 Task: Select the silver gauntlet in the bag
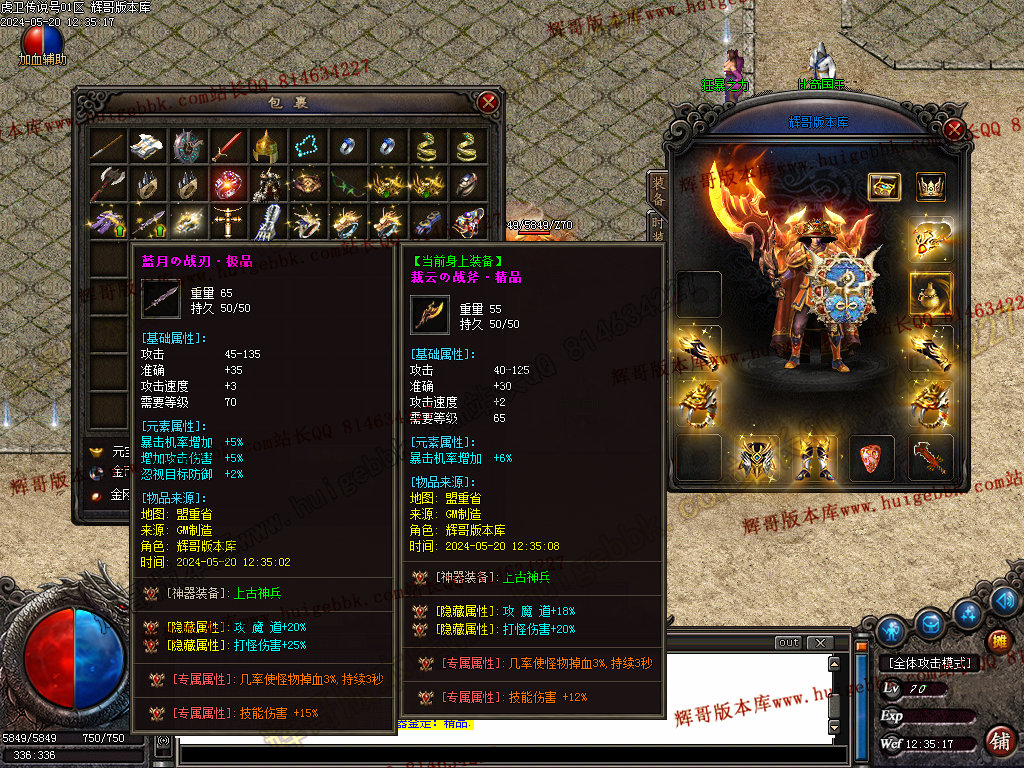265,221
